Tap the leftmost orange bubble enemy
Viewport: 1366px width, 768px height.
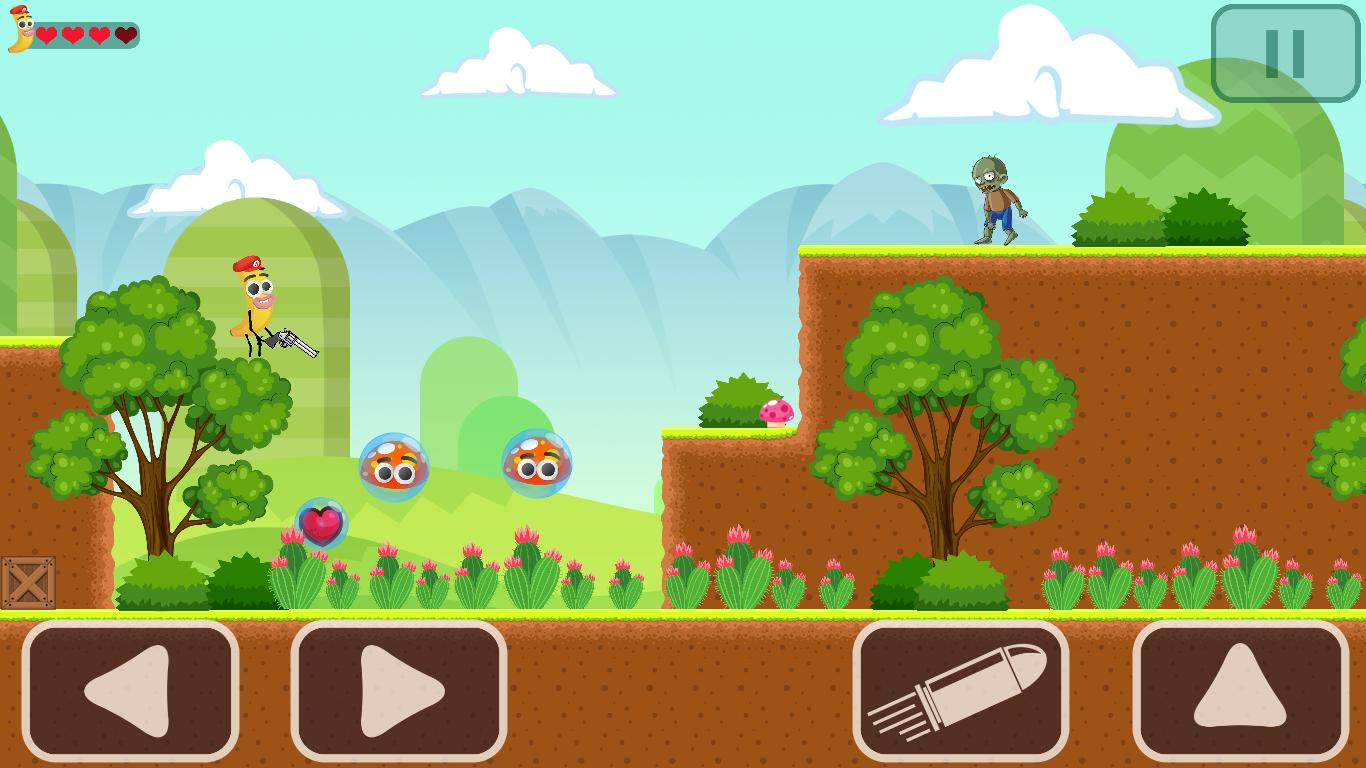[x=394, y=464]
